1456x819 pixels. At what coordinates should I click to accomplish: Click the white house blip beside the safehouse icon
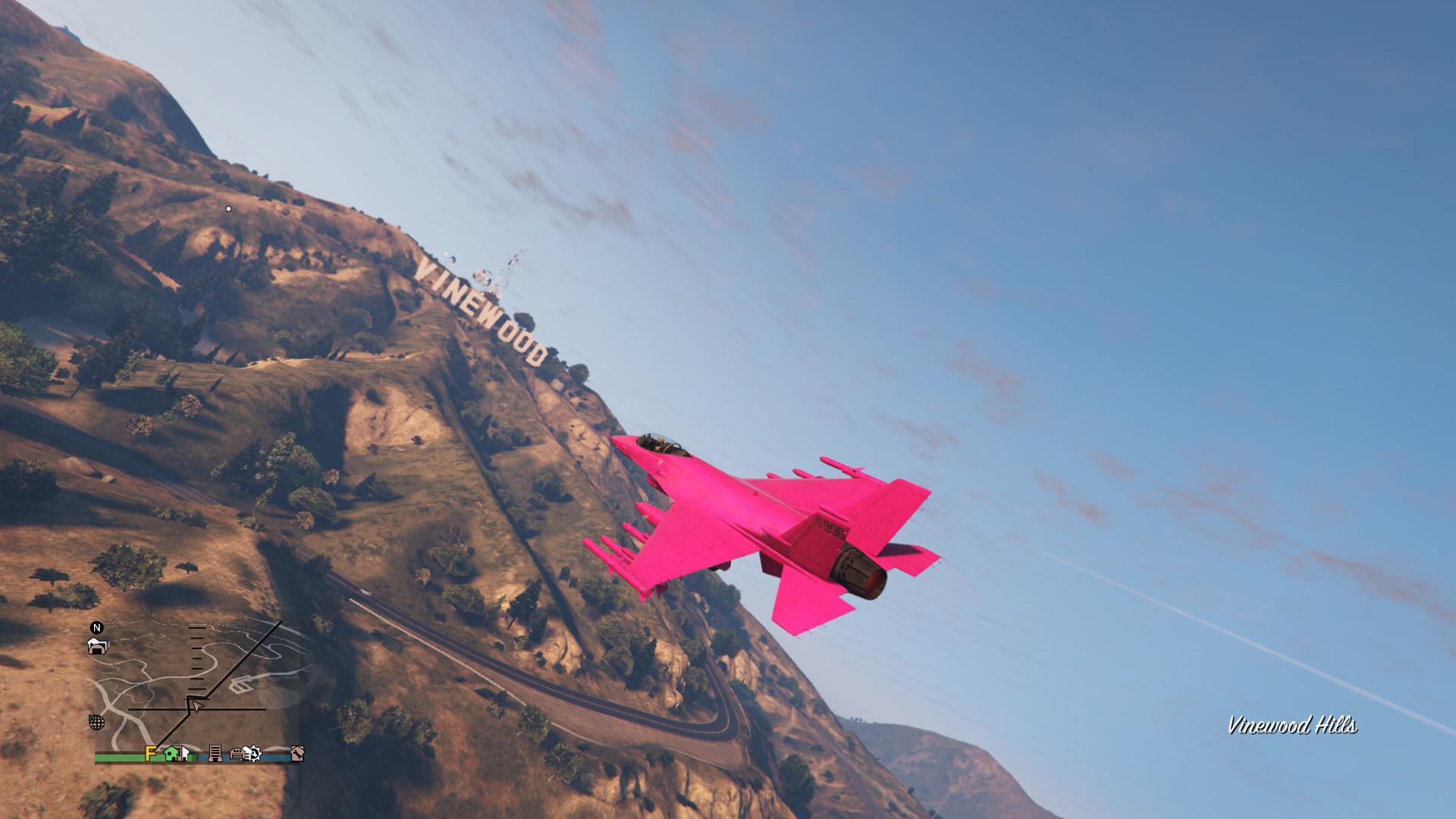pyautogui.click(x=185, y=752)
